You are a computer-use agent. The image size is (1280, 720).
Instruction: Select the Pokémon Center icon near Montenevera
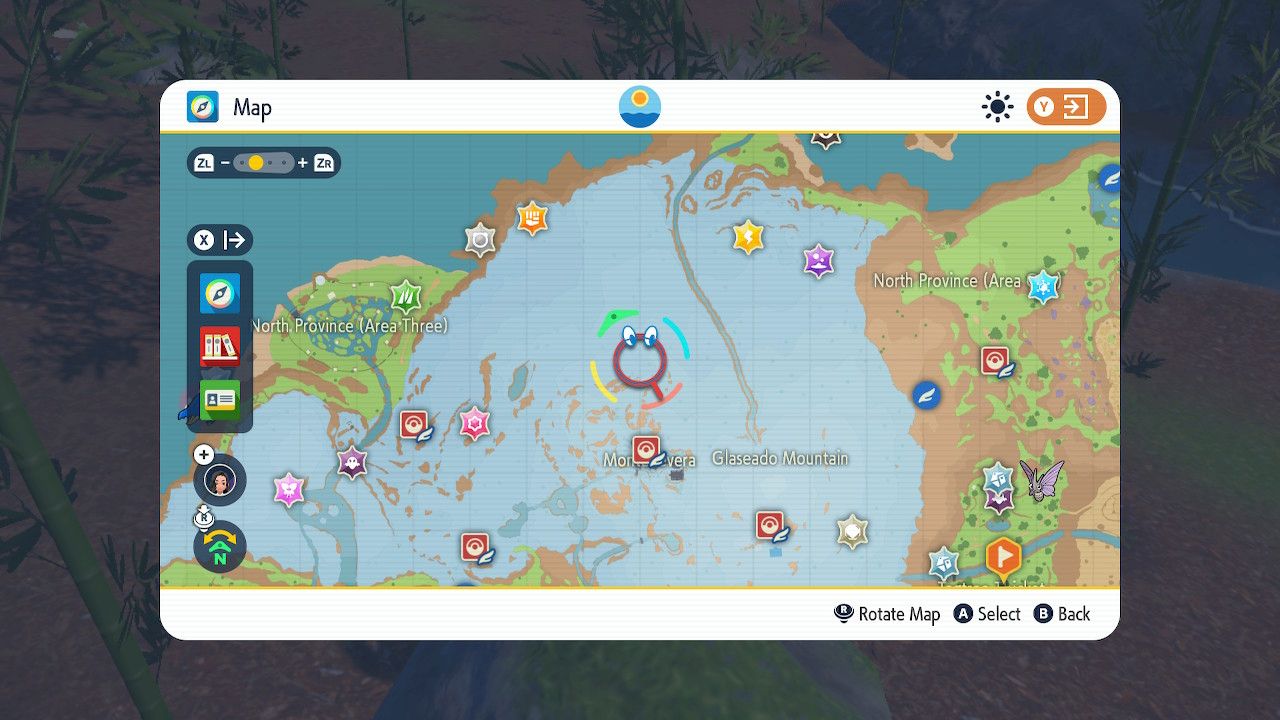[x=646, y=449]
